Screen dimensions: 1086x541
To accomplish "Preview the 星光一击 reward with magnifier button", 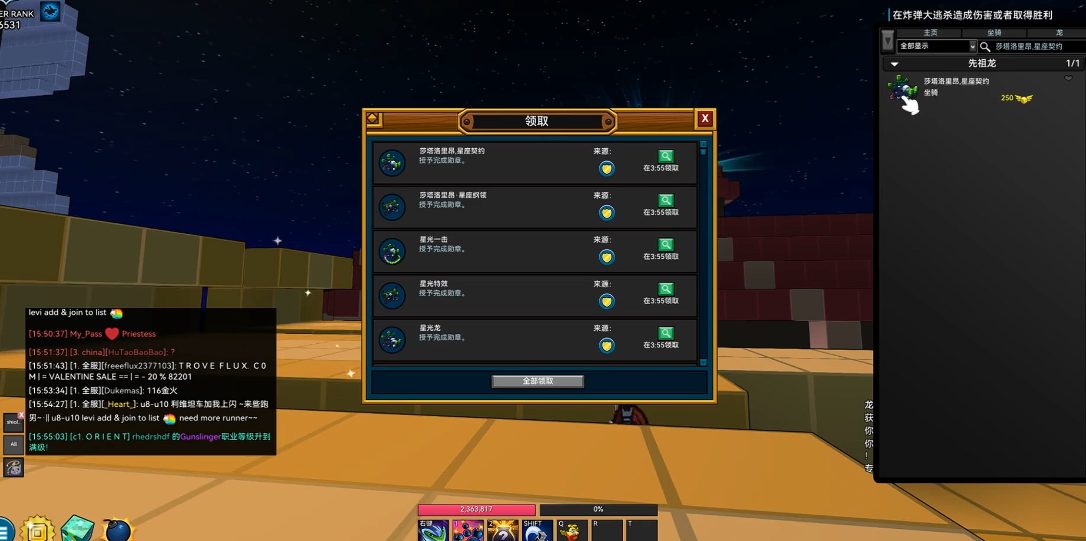I will (666, 244).
